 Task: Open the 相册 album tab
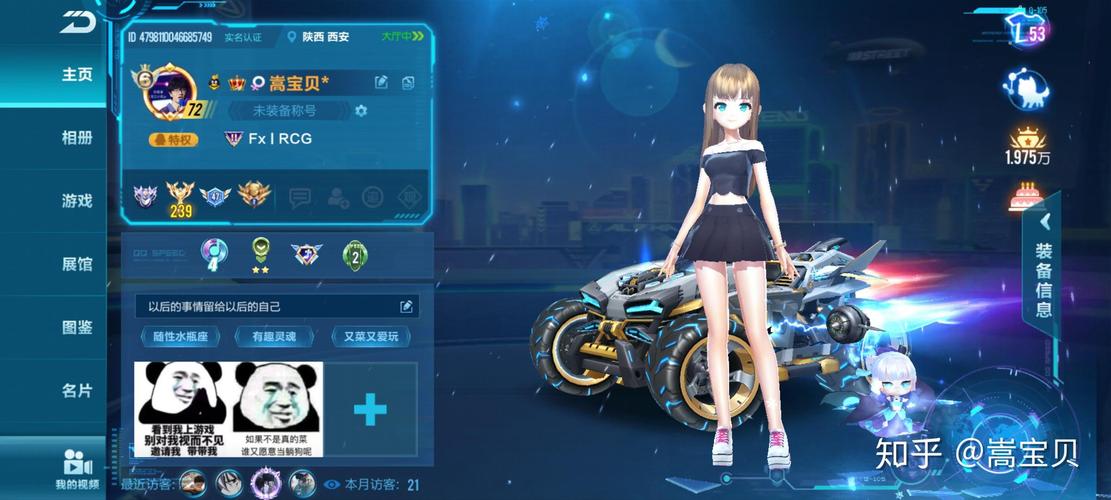point(76,137)
